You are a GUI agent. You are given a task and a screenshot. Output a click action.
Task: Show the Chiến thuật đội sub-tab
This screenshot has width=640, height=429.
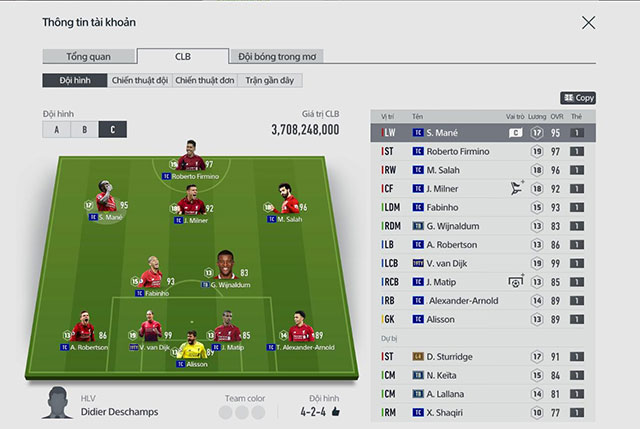139,80
